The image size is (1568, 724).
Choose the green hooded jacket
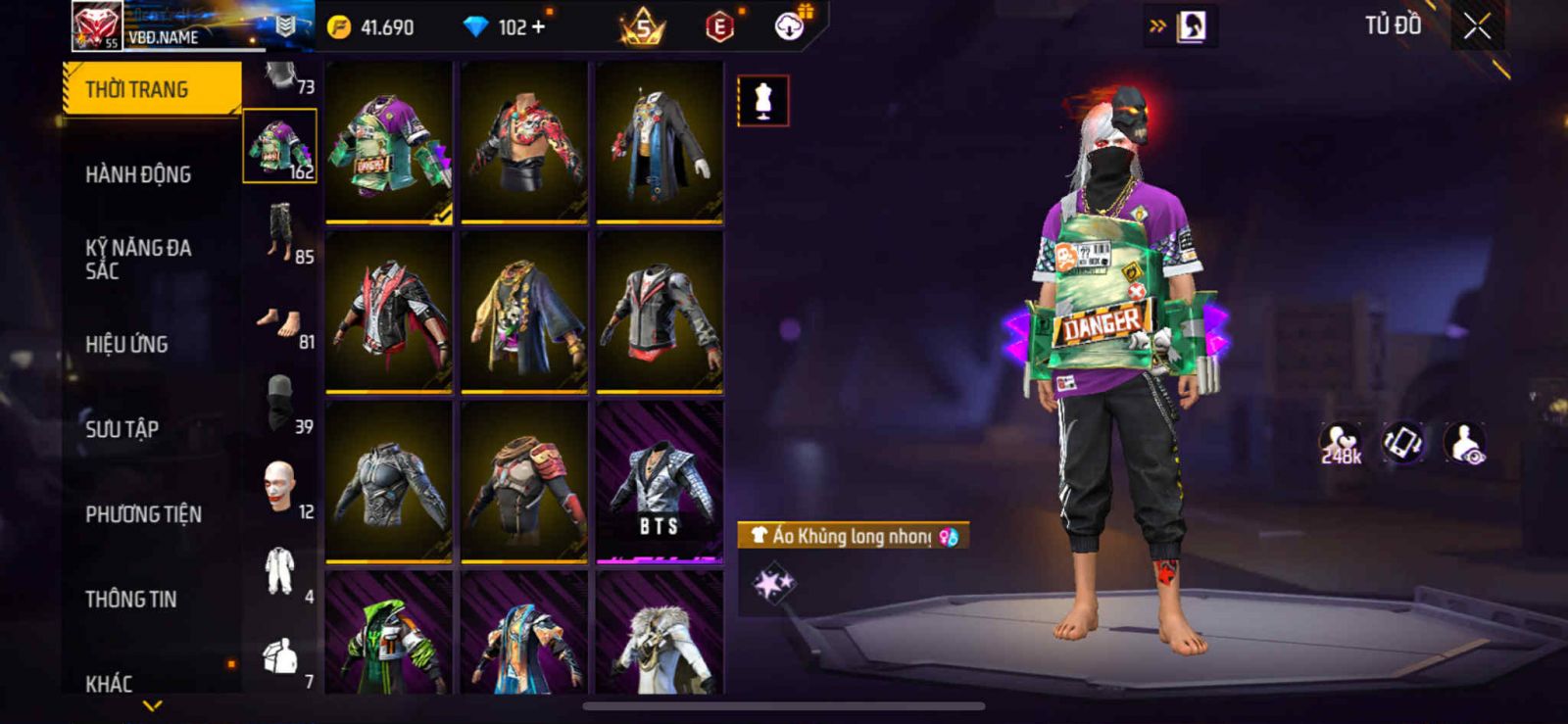tap(389, 637)
